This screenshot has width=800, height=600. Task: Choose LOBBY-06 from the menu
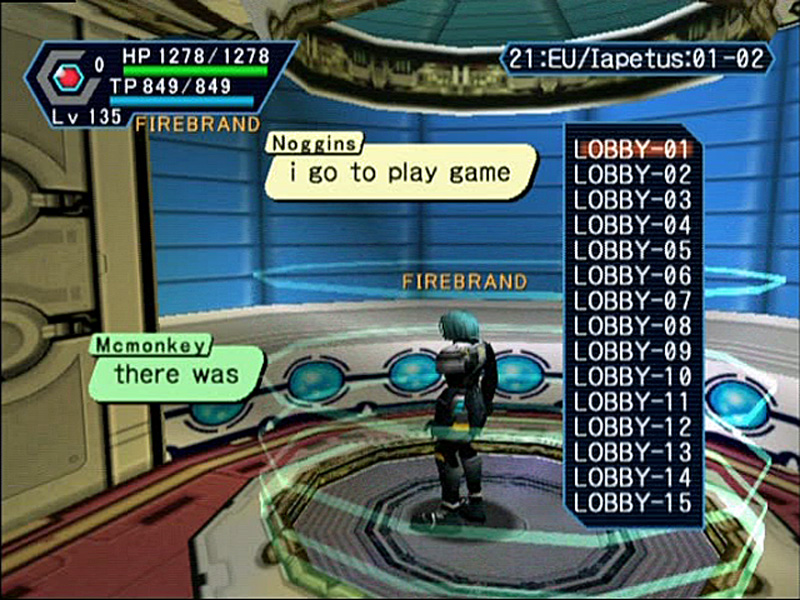pyautogui.click(x=632, y=275)
